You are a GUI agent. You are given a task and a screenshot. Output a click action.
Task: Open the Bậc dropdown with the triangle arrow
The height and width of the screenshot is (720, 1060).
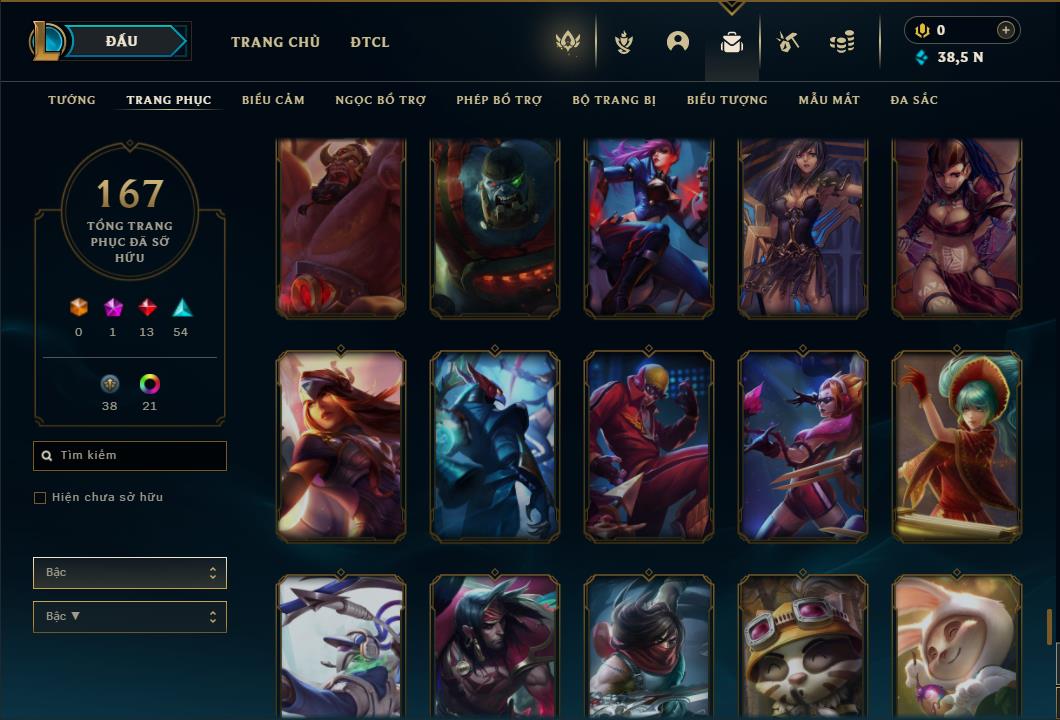130,617
